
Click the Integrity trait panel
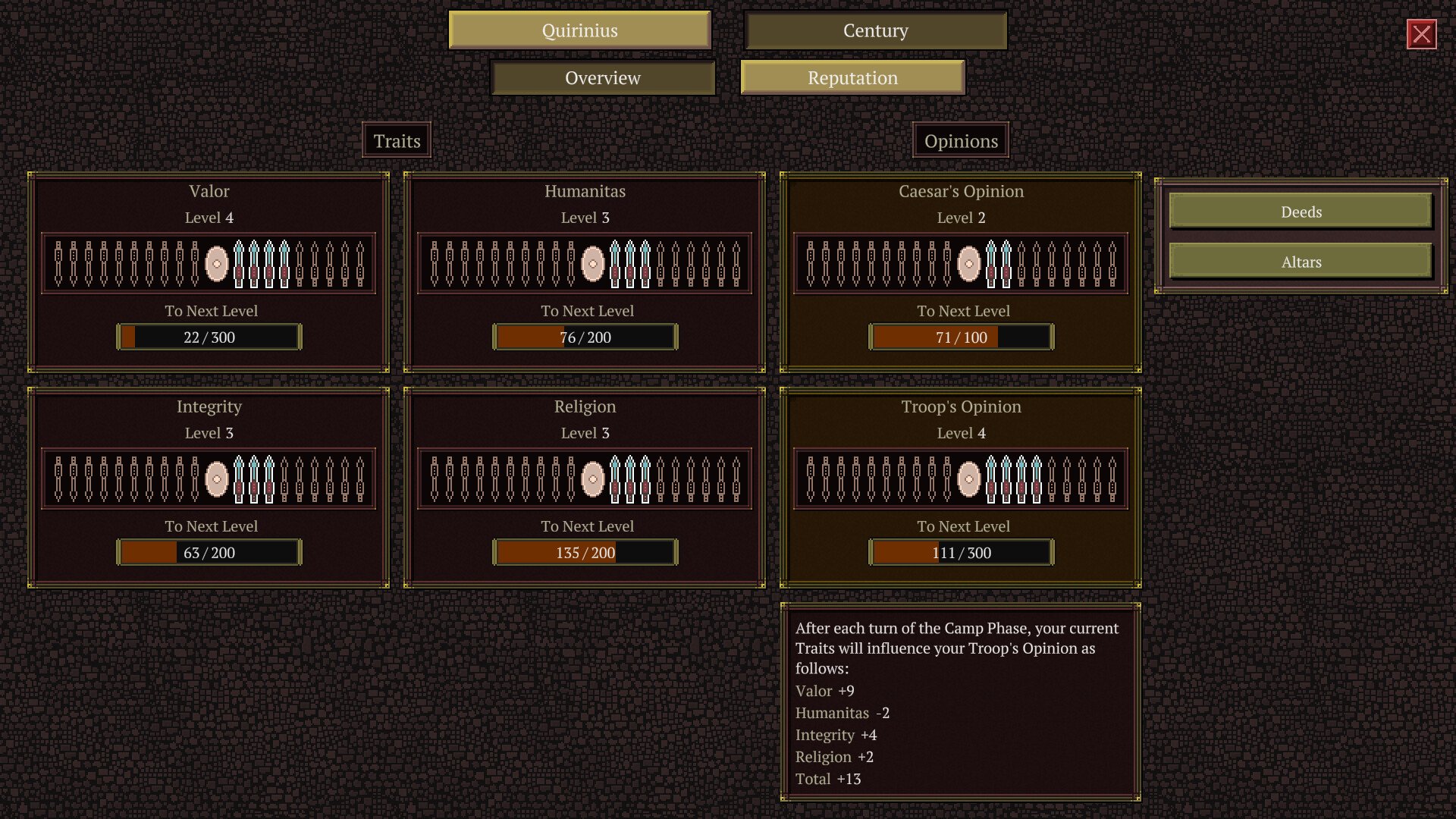pyautogui.click(x=209, y=488)
